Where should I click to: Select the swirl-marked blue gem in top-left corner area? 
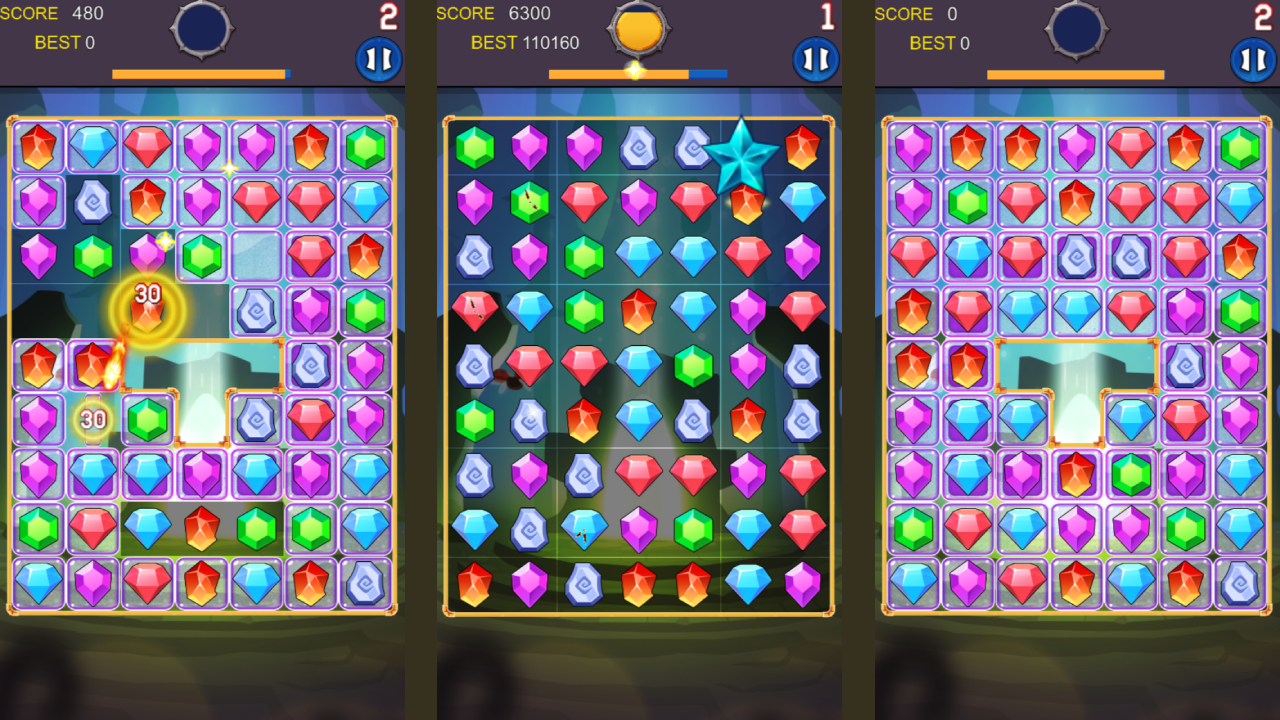92,200
